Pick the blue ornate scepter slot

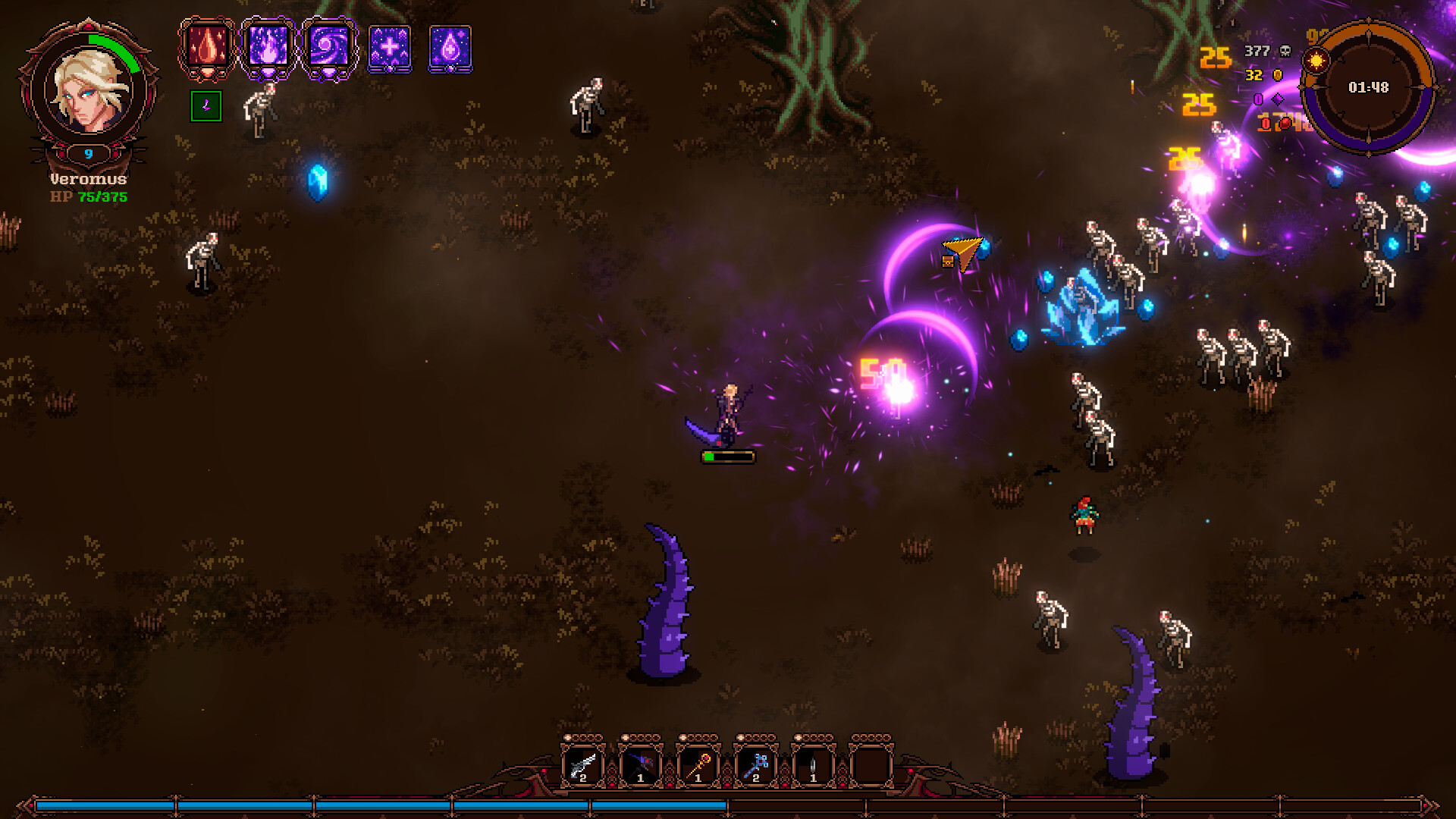point(755,766)
